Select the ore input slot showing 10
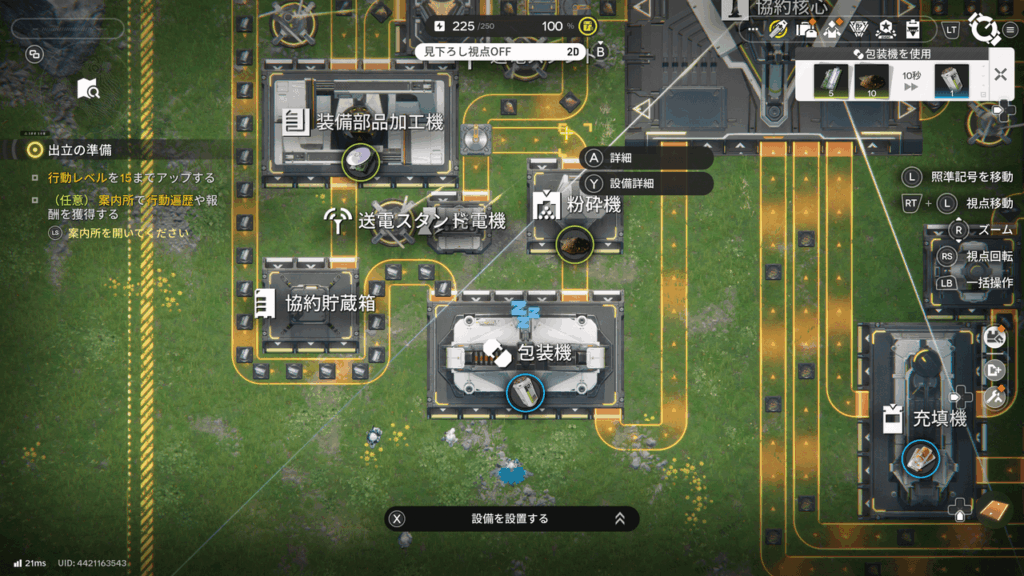1024x576 pixels. [870, 80]
